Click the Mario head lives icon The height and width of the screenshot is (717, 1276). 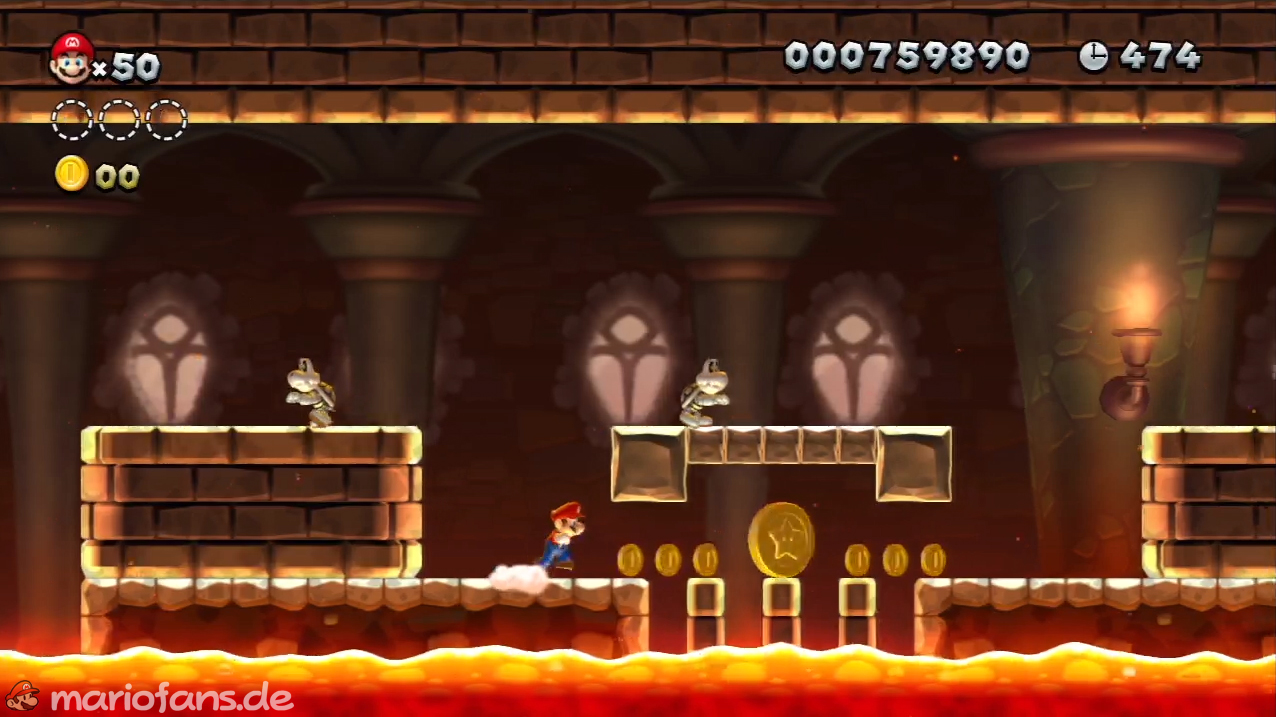(x=71, y=57)
